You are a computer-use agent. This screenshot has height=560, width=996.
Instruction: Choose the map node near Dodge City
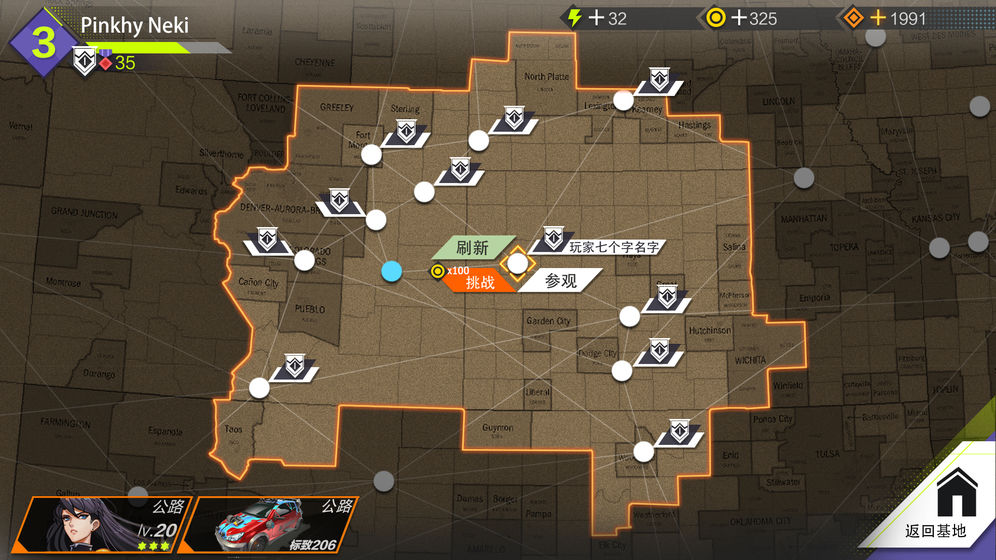tap(622, 371)
